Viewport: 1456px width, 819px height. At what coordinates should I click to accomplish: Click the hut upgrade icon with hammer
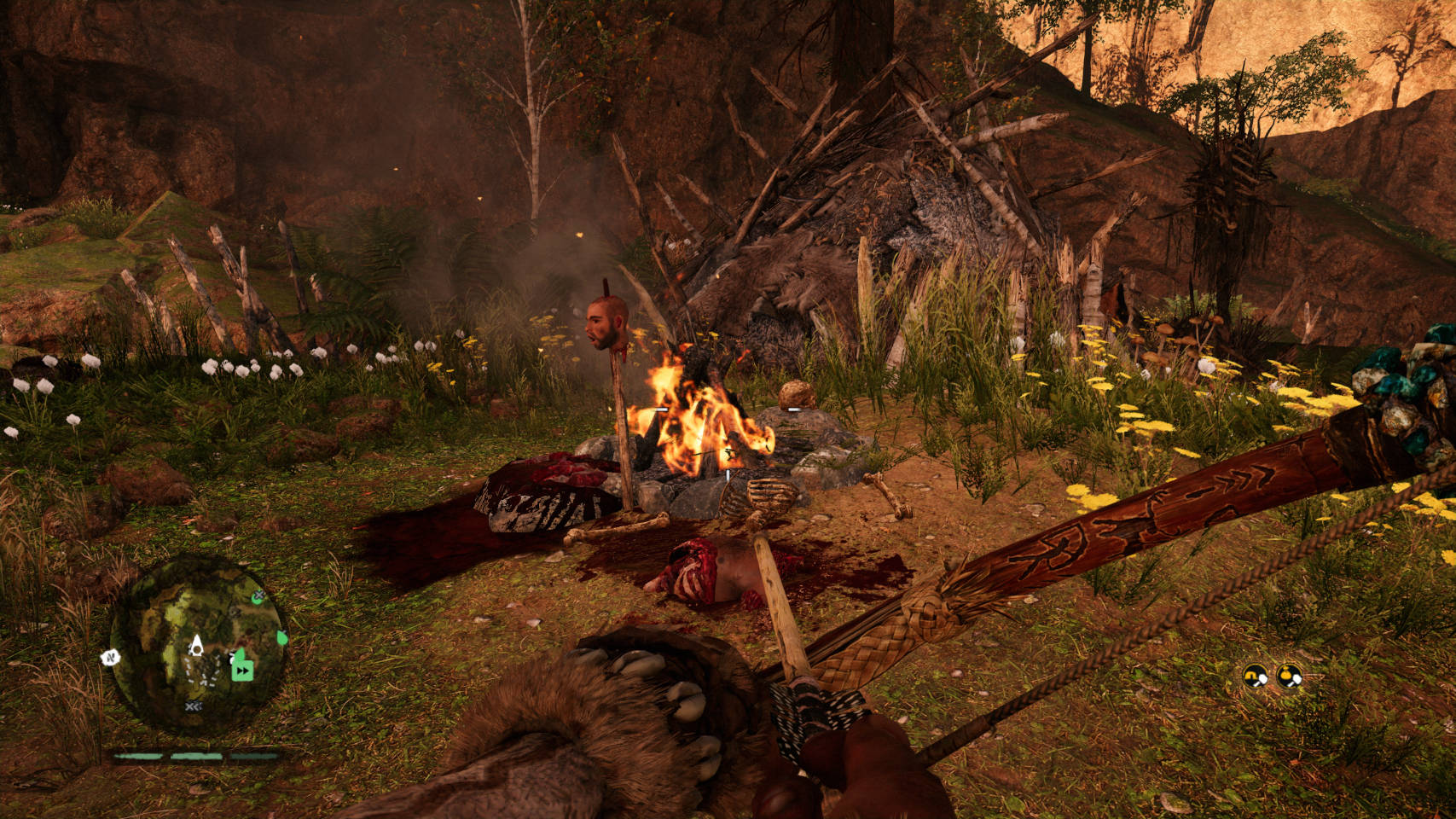point(1255,677)
